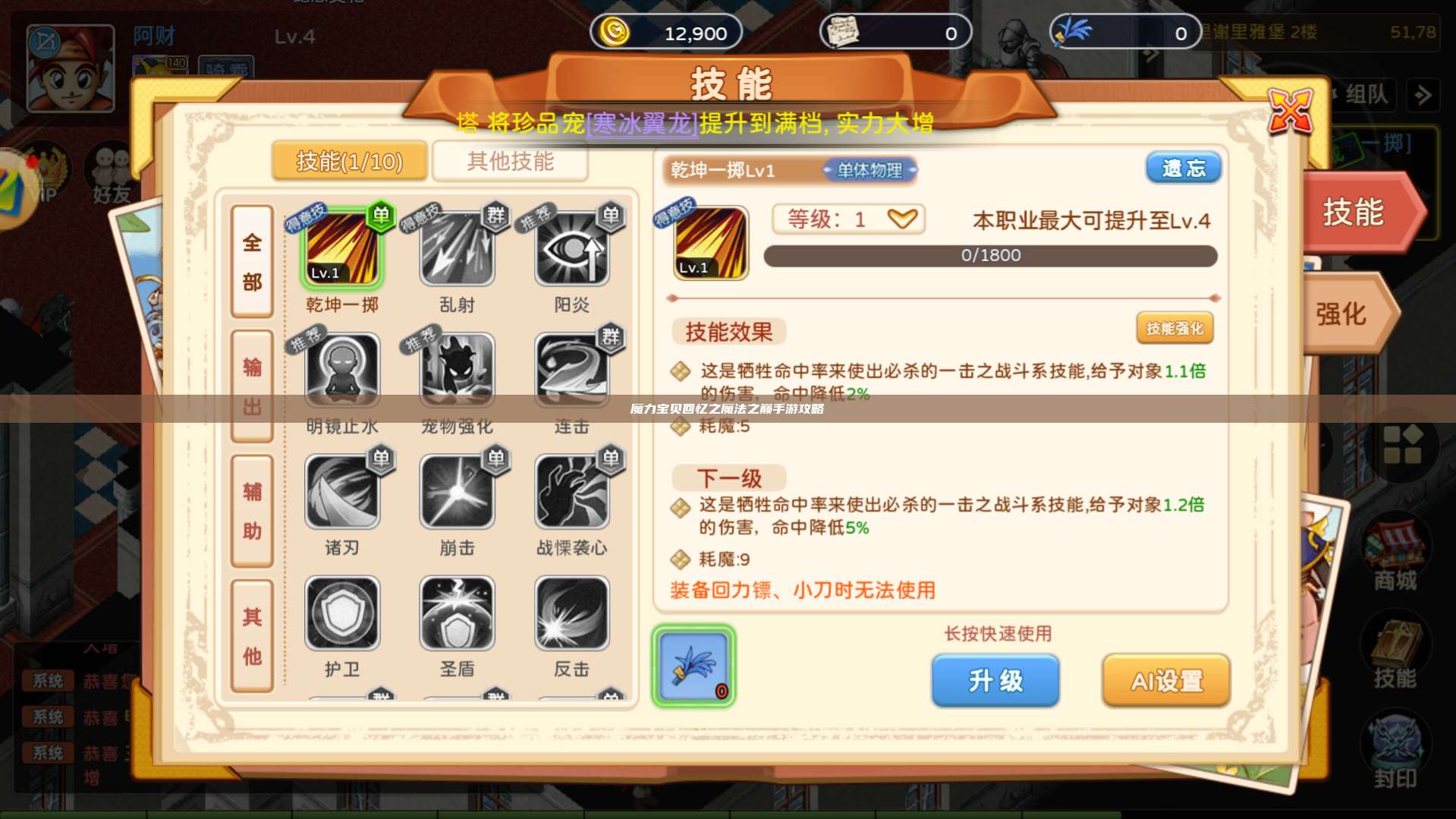
Task: Open the 连击 skill details
Action: 571,367
